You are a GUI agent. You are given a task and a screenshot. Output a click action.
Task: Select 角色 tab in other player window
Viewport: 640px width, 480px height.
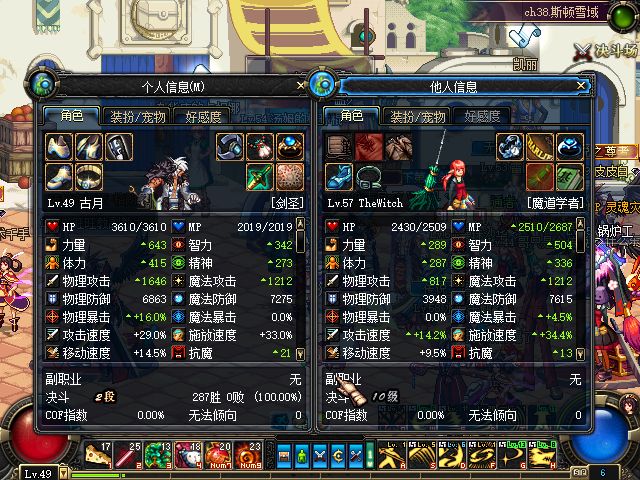click(x=352, y=117)
